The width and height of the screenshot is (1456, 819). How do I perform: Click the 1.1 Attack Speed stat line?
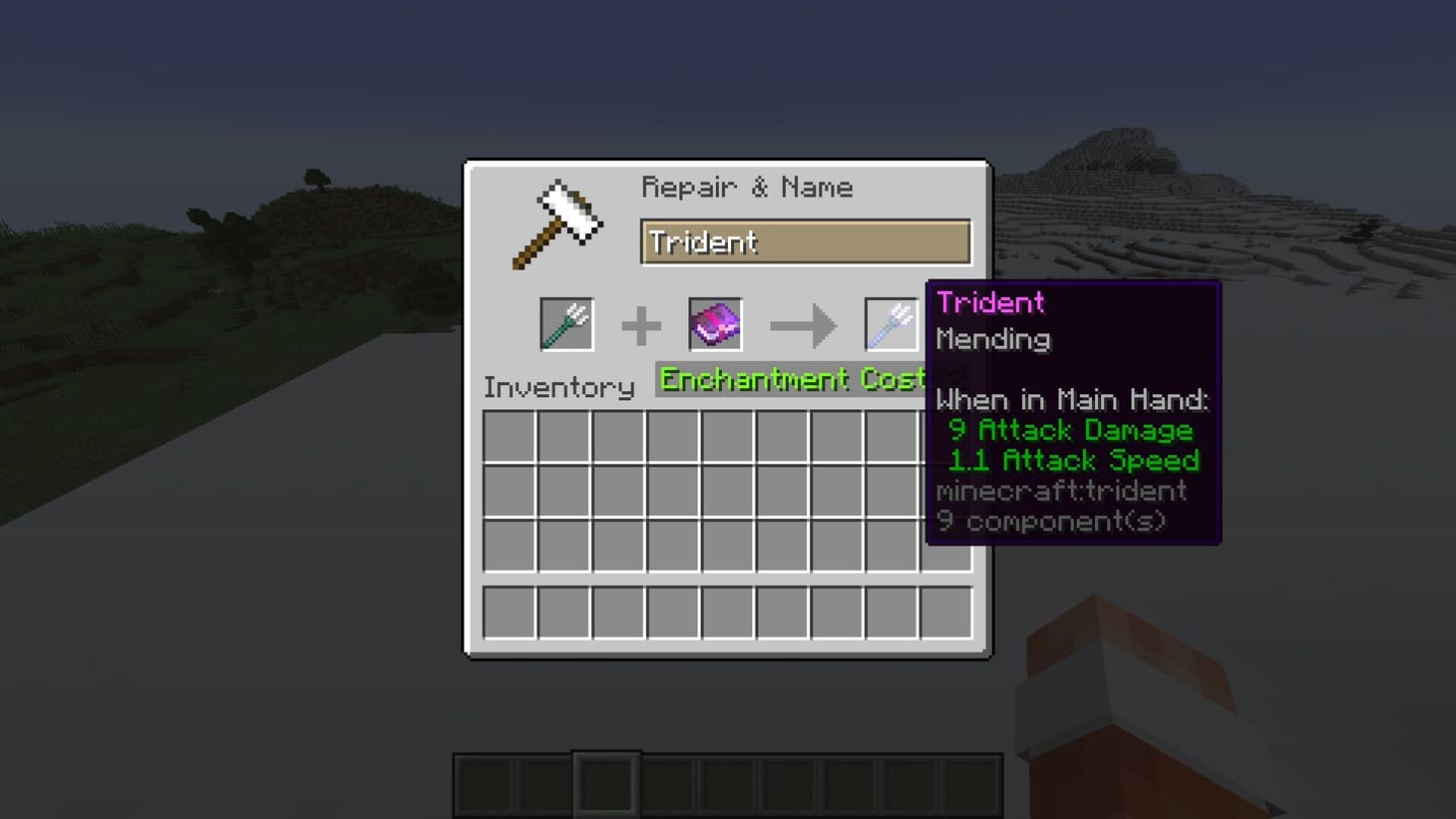(x=1074, y=460)
